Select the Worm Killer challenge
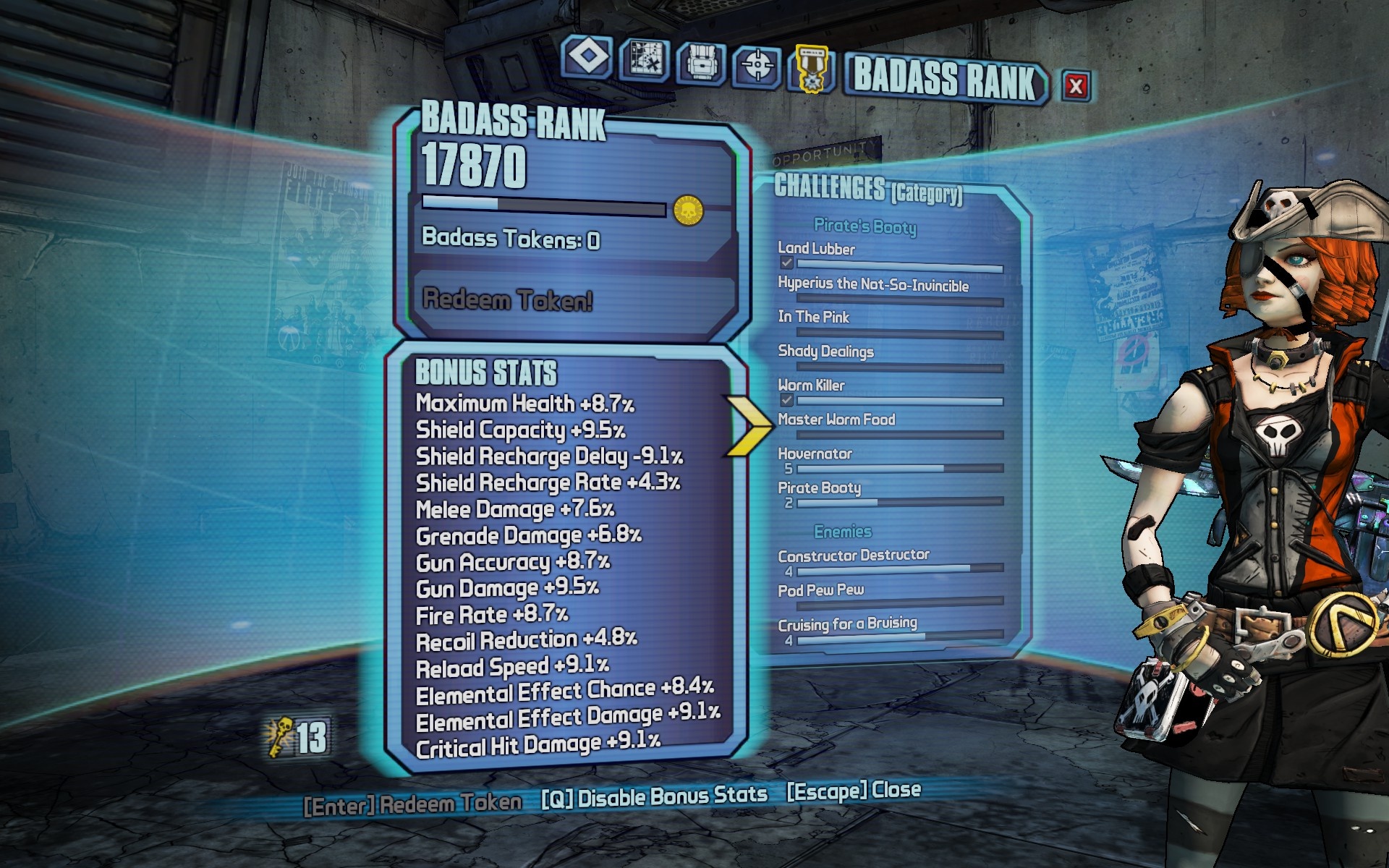 [x=811, y=386]
